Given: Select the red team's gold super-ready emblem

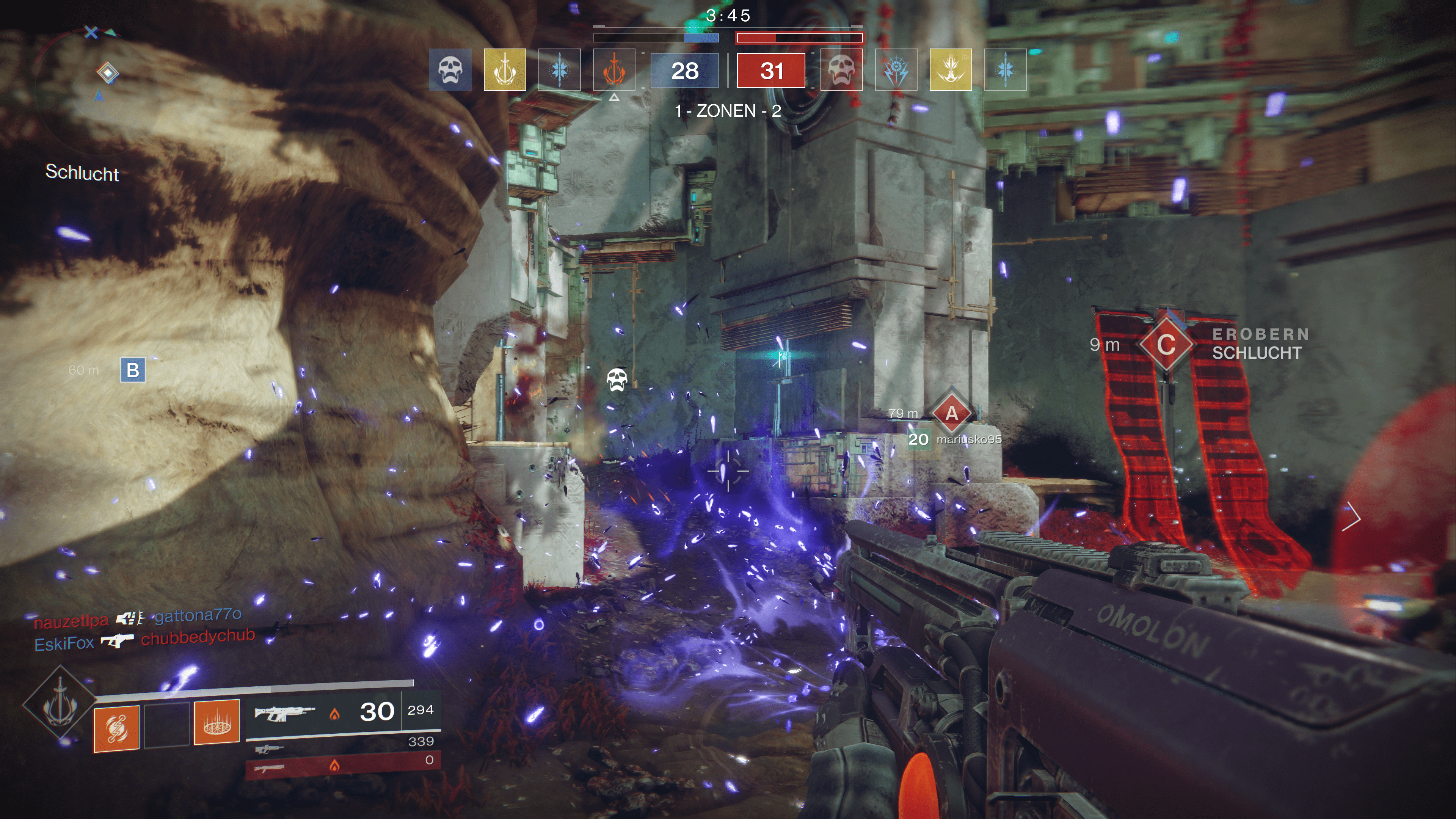Looking at the screenshot, I should pos(950,70).
